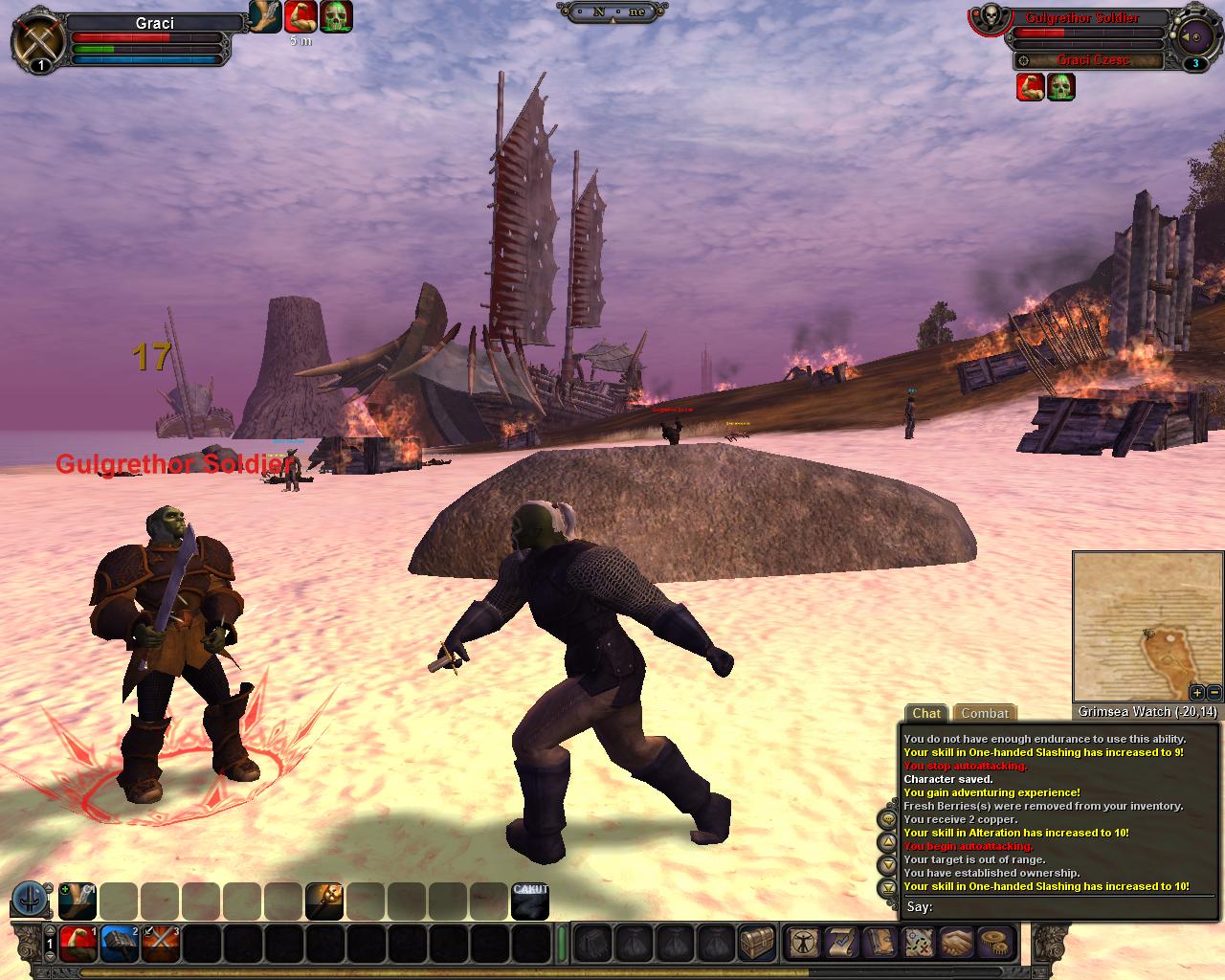1225x980 pixels.
Task: Open the character sheet Vitruvian icon
Action: point(802,944)
